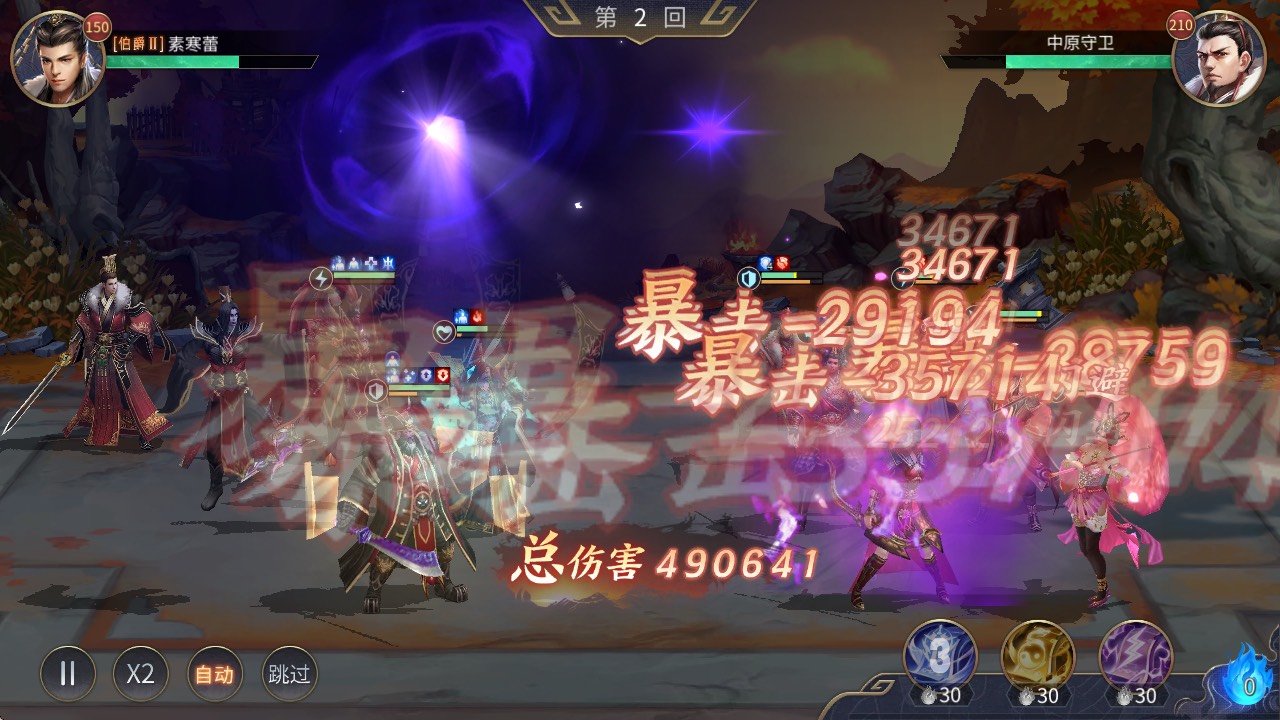Switch battle speed with the X2 toggle
This screenshot has height=720, width=1280.
[x=138, y=675]
